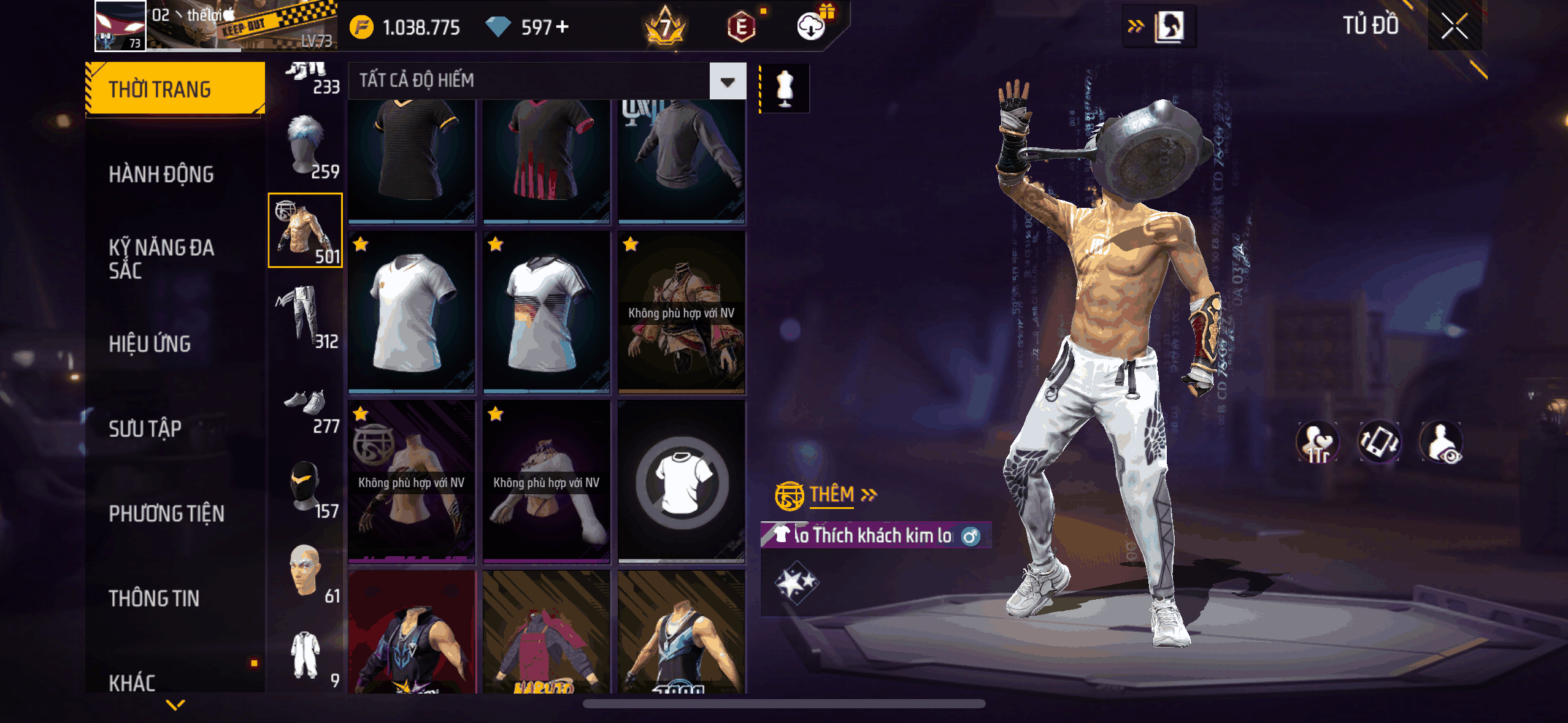Click the THÊM link

(x=832, y=494)
